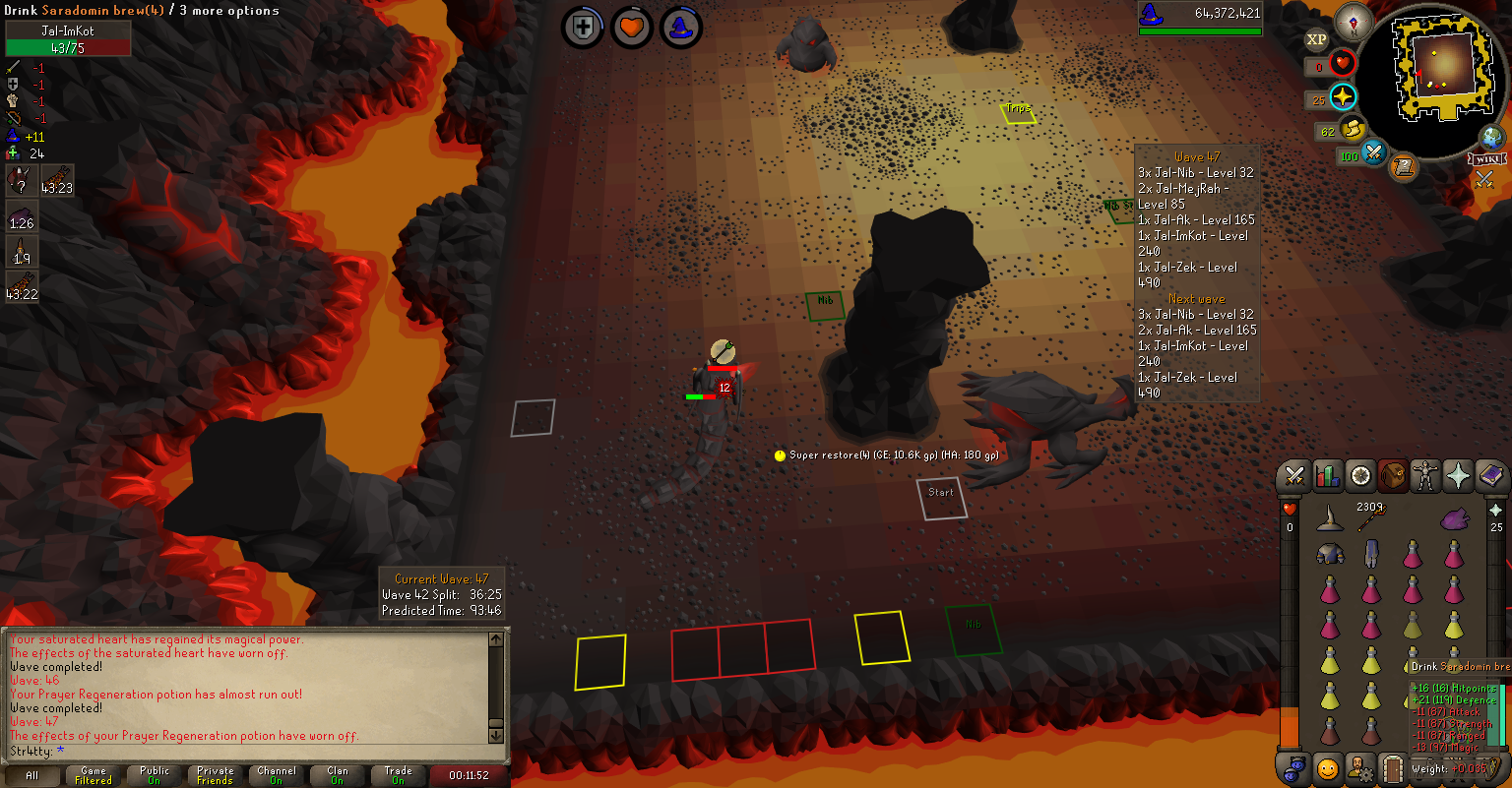Select the All chat tab

32,775
